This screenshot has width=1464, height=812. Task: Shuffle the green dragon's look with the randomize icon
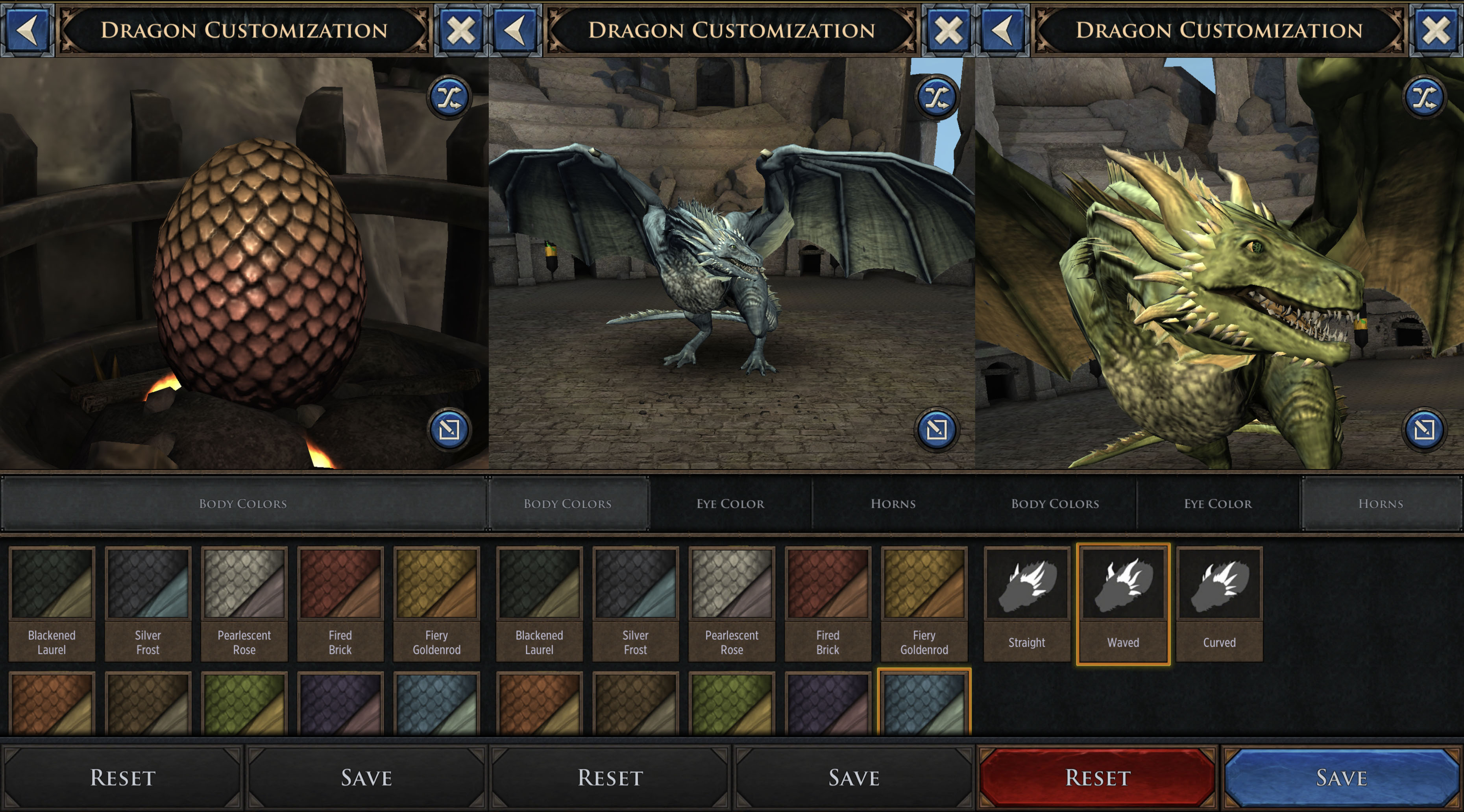pyautogui.click(x=1424, y=97)
